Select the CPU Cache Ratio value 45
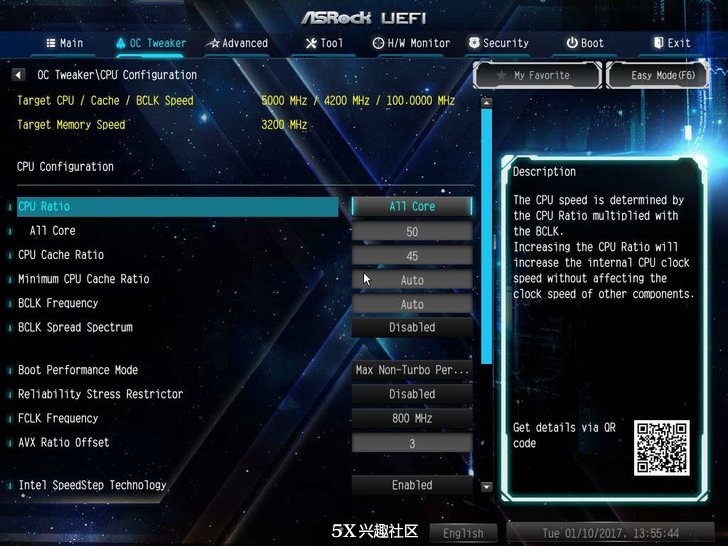This screenshot has width=728, height=546. click(411, 255)
